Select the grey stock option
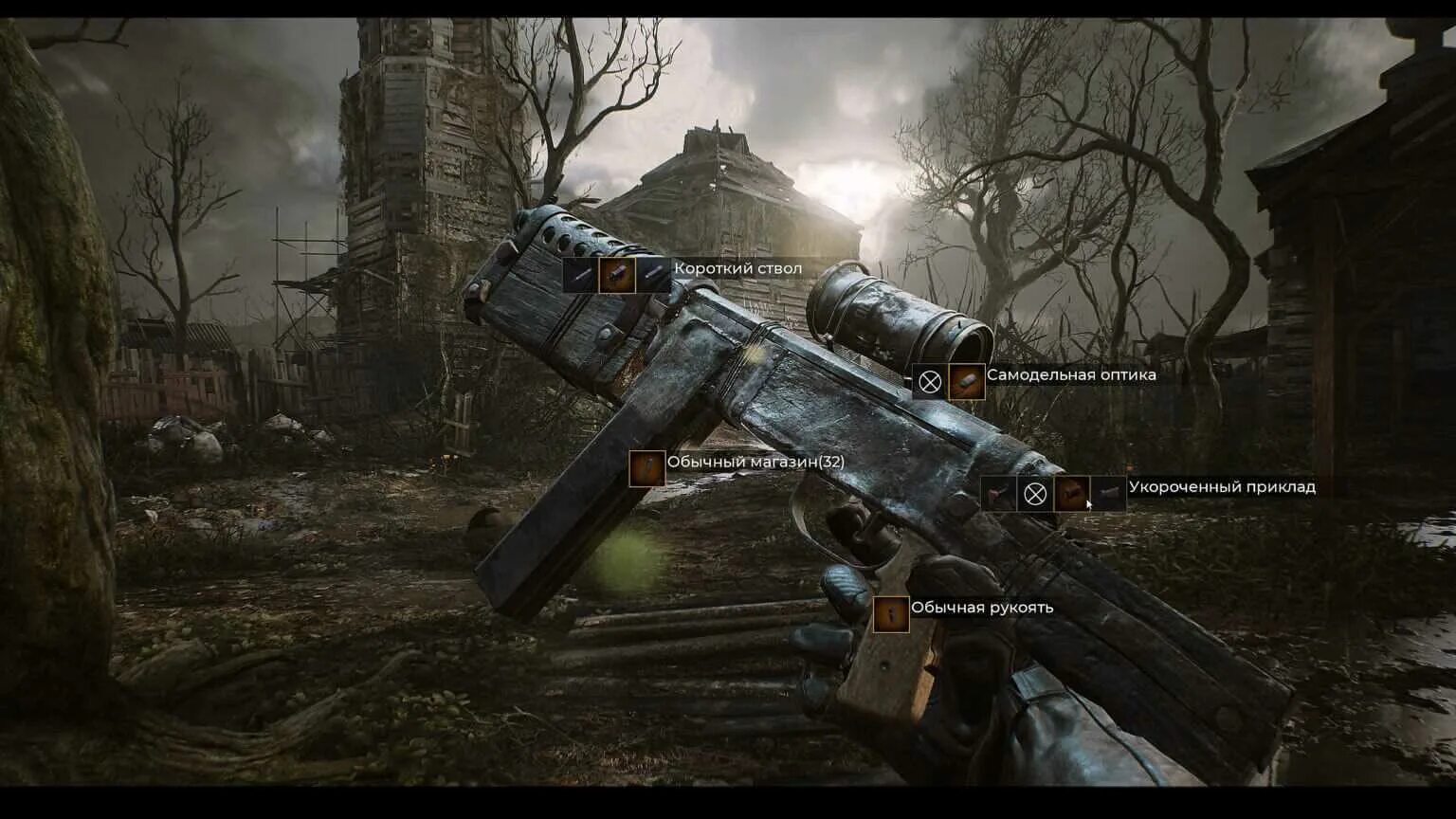 coord(1107,494)
